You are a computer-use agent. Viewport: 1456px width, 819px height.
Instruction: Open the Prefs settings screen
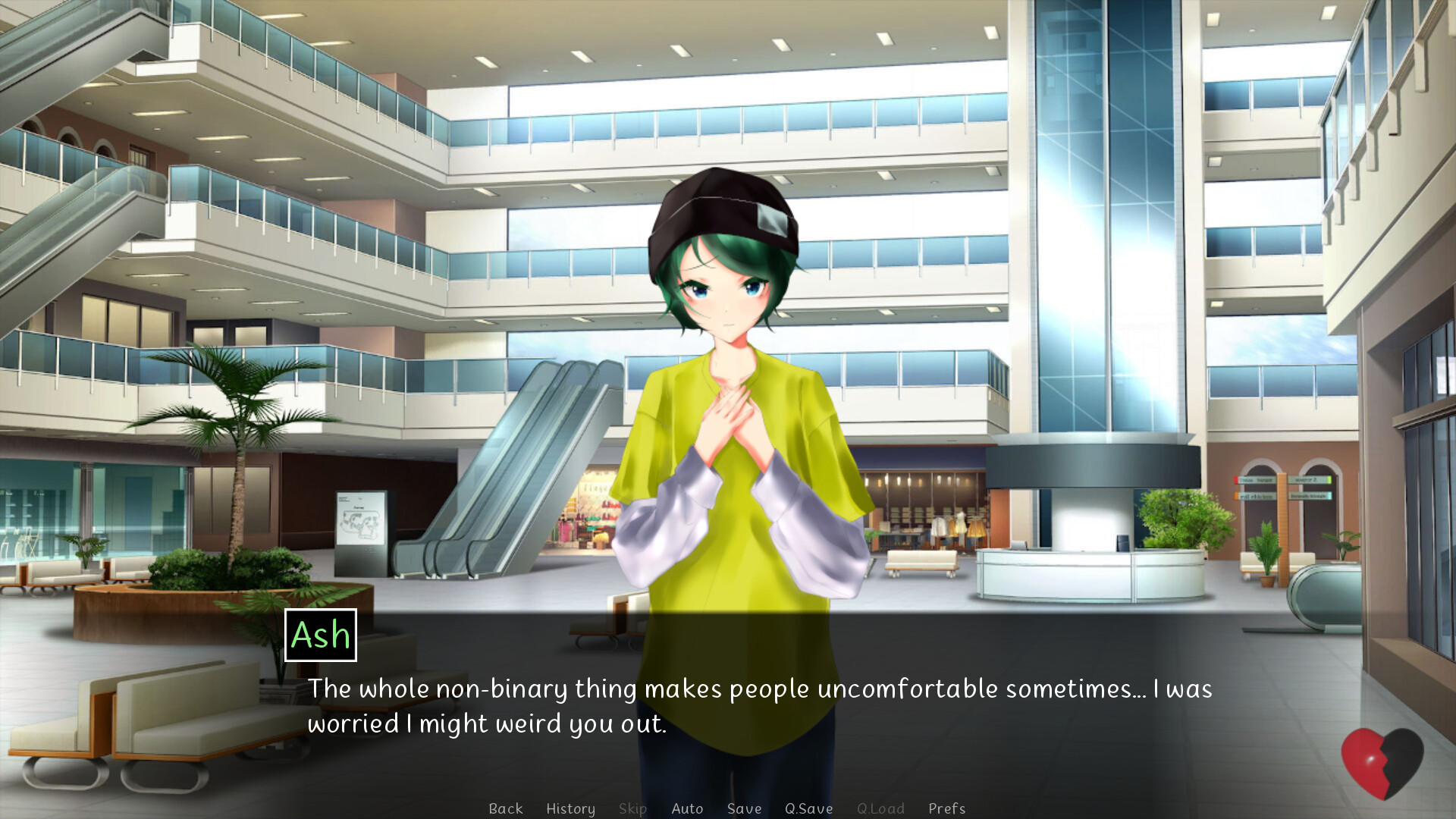tap(946, 808)
